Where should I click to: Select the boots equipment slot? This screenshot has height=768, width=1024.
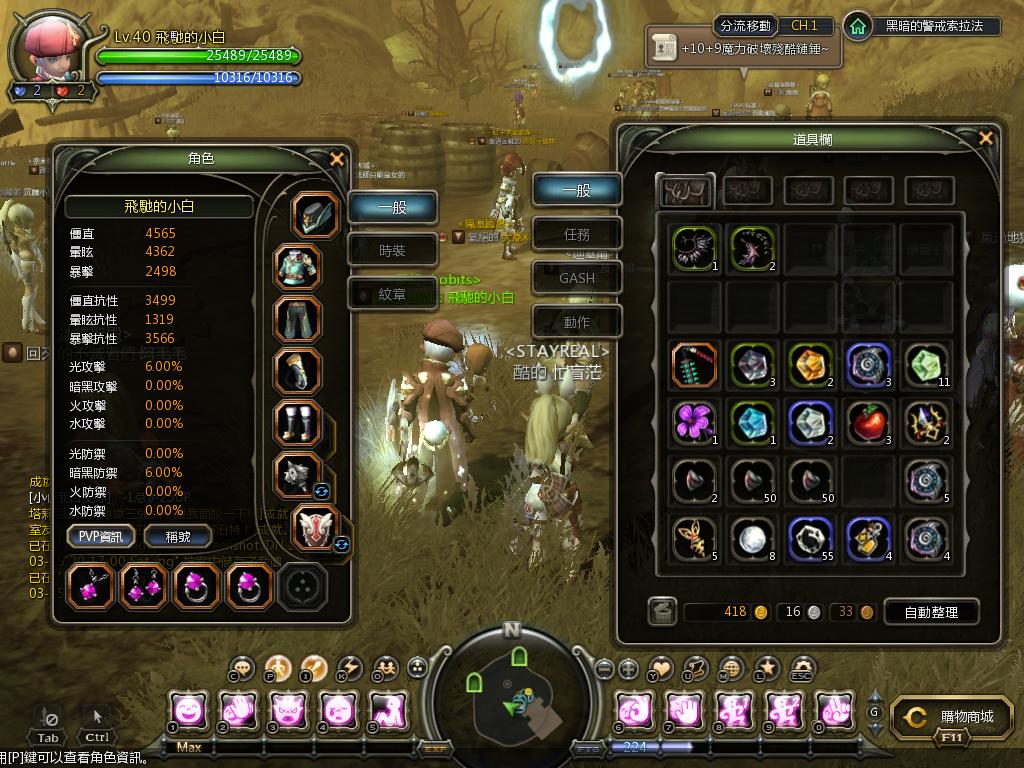click(298, 423)
